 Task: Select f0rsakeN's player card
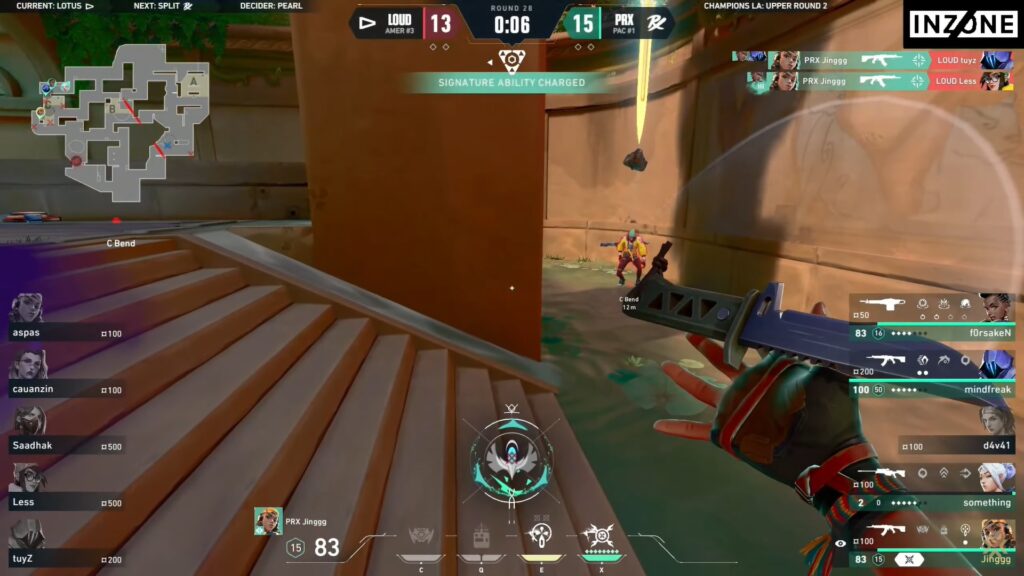click(x=932, y=316)
